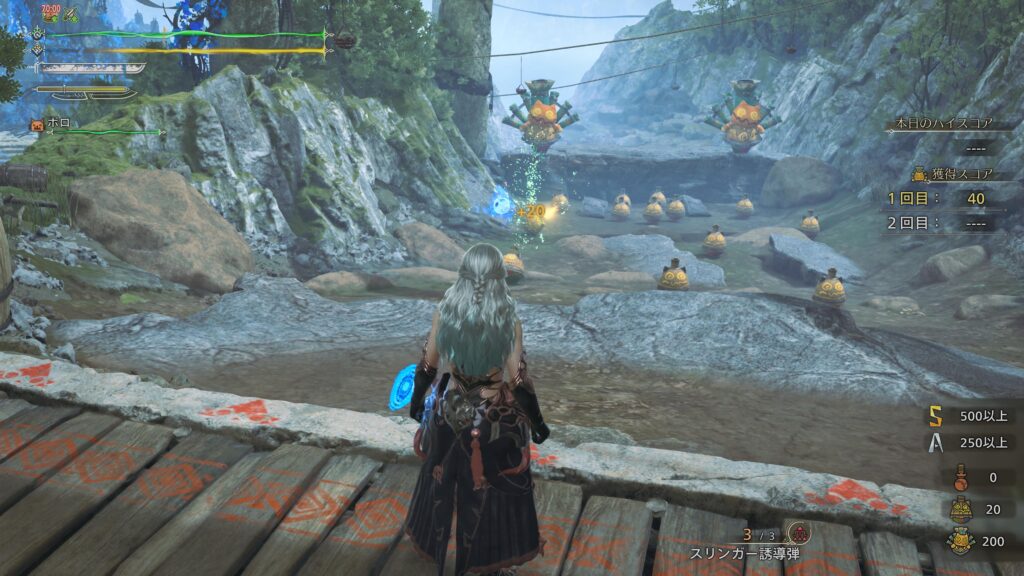
Task: Select the S rank score icon
Action: (936, 415)
